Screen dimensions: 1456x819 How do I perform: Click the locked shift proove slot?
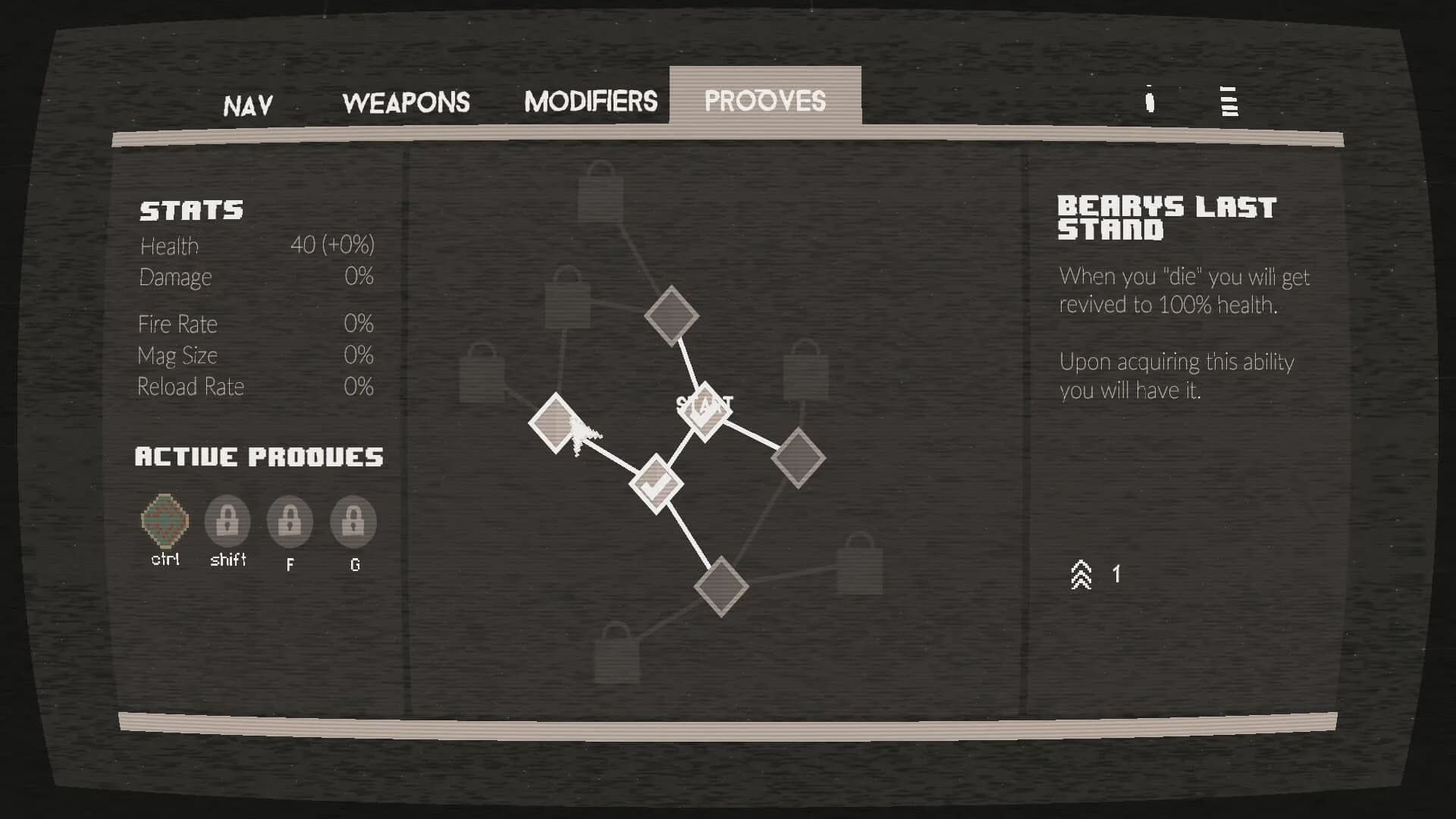(227, 523)
